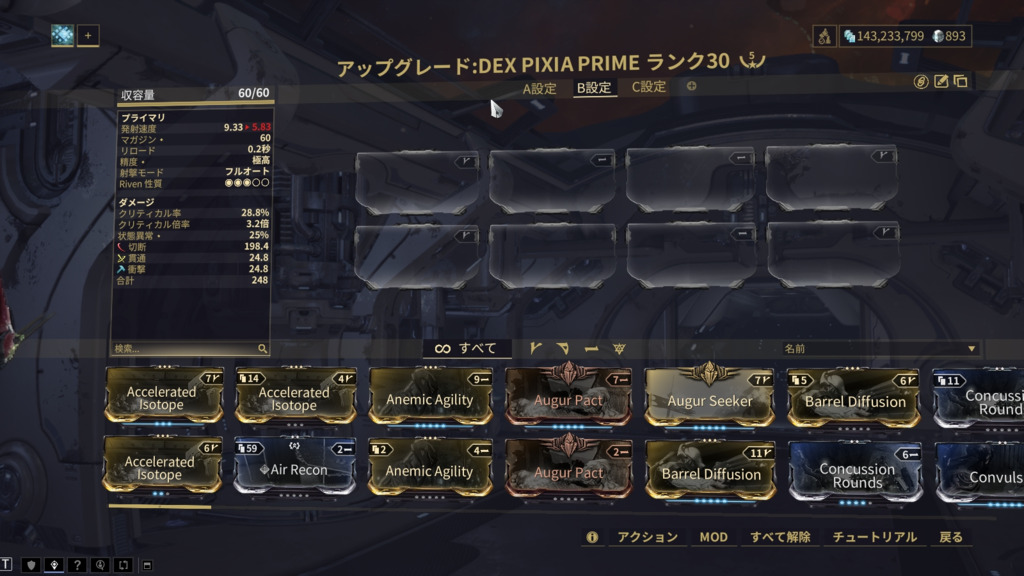Open the 名前 sort dropdown

880,349
